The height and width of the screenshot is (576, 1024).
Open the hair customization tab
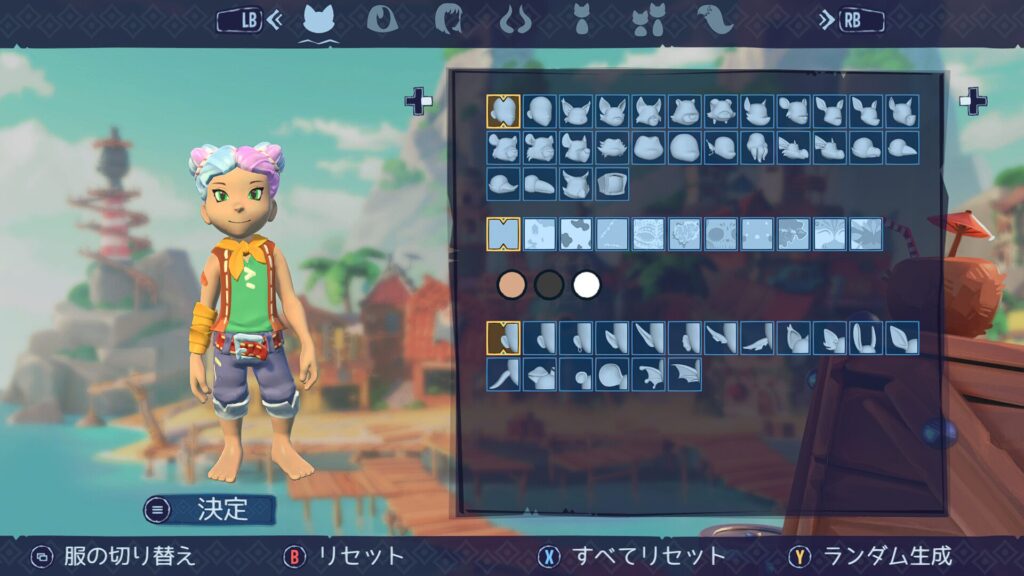(x=447, y=19)
